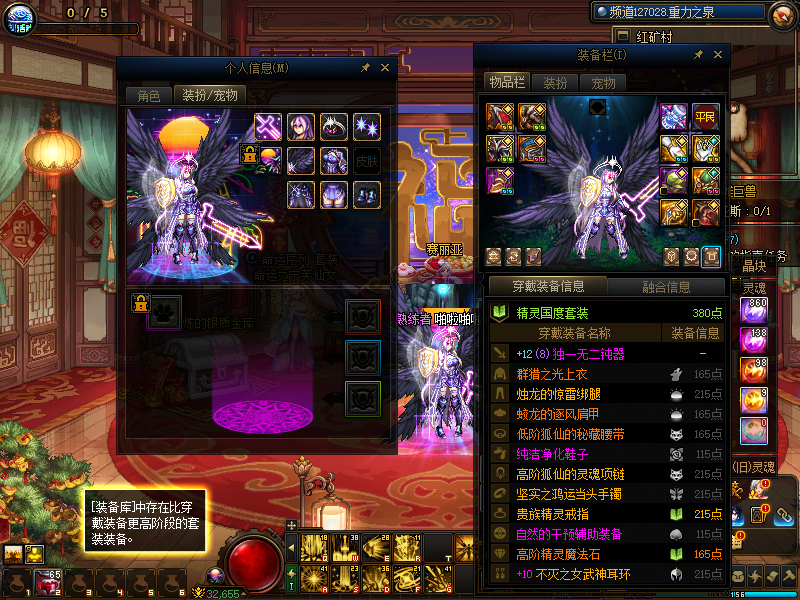Open the 宠物 tab in equipment panel
The image size is (800, 600).
pos(603,83)
